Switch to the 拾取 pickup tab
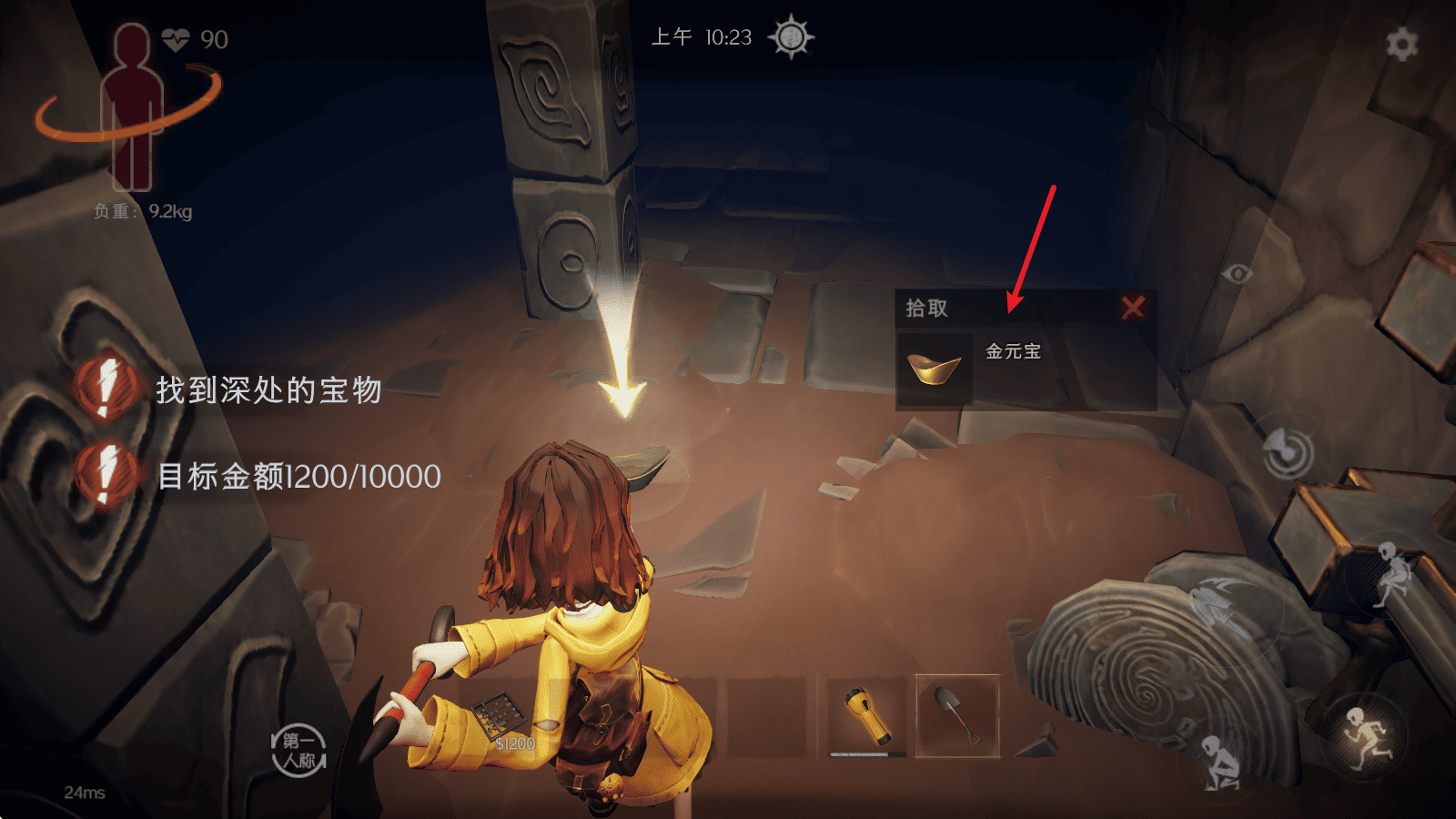Screen dimensions: 1456x819 click(925, 308)
